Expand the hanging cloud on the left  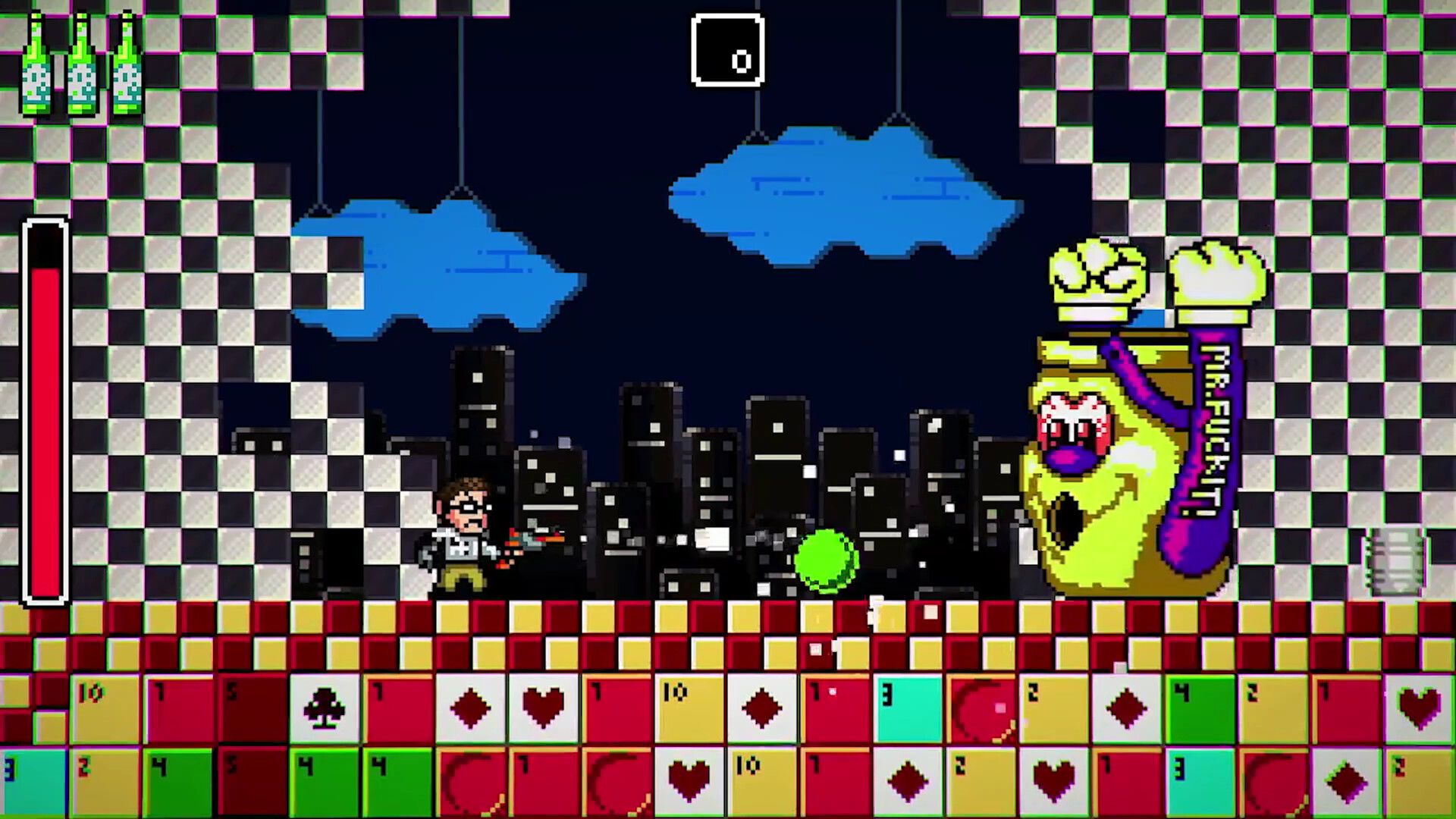coord(440,265)
